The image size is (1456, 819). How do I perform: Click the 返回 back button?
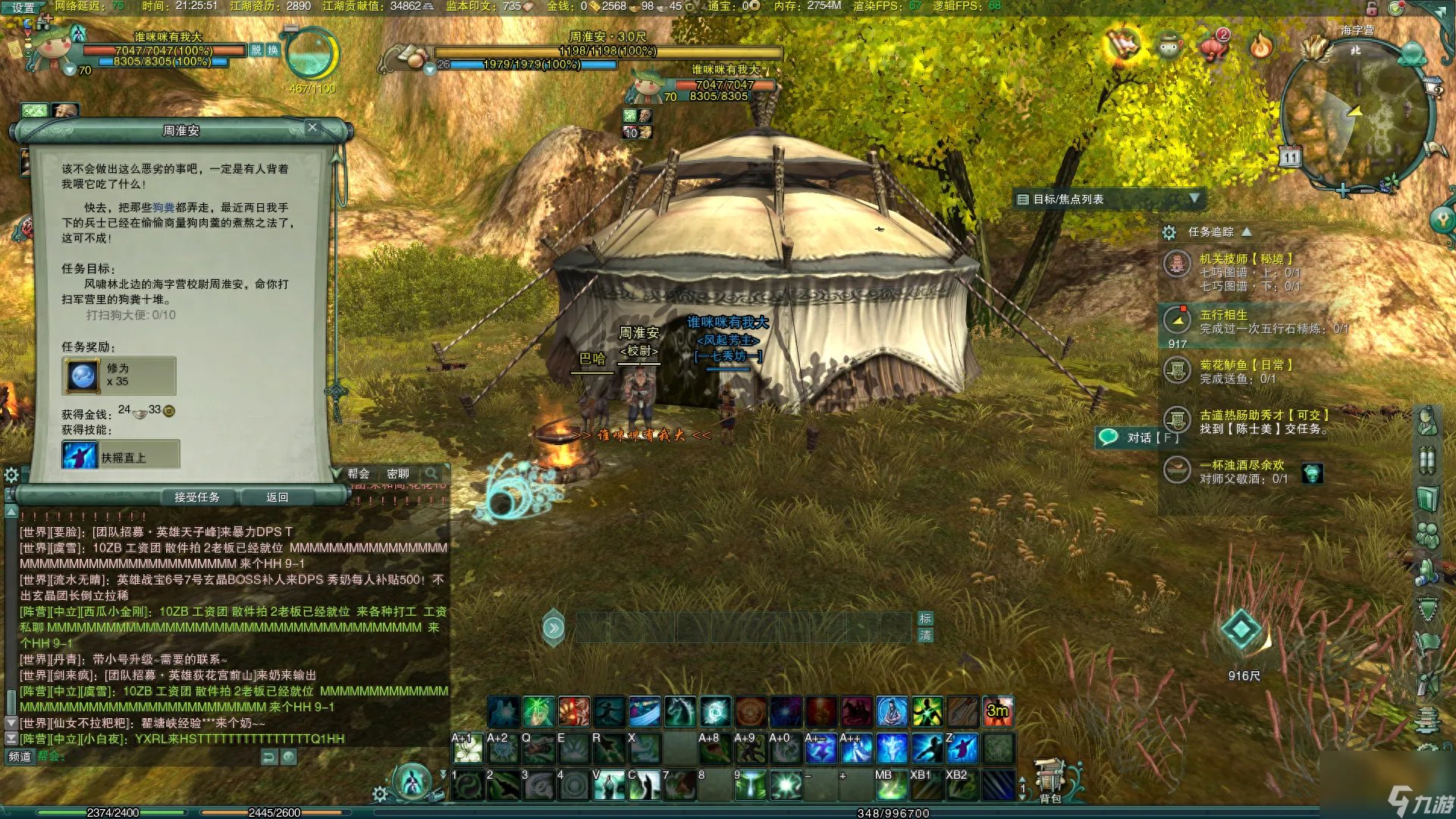[277, 497]
